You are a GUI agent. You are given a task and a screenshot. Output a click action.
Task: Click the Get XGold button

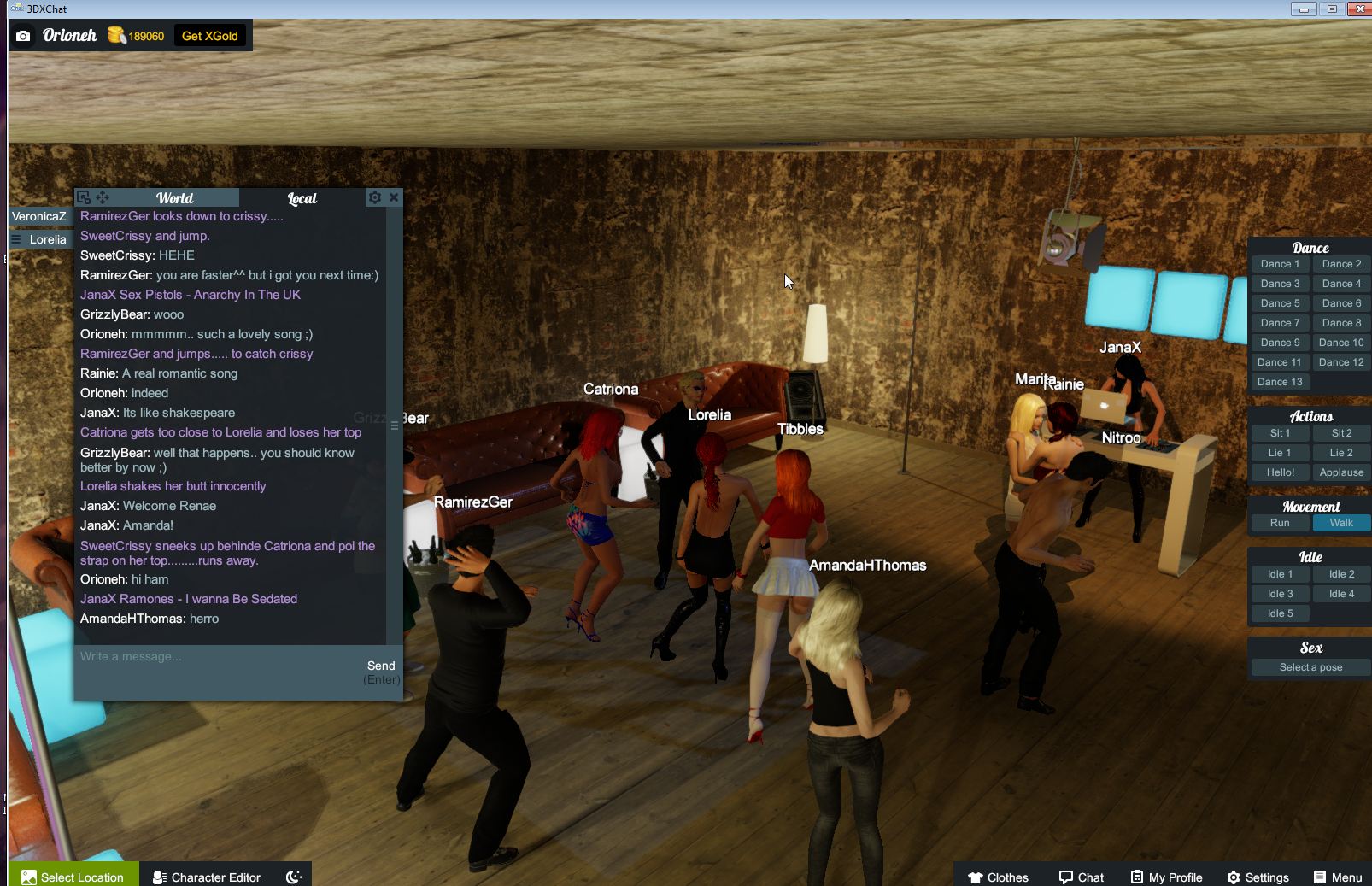pos(209,36)
